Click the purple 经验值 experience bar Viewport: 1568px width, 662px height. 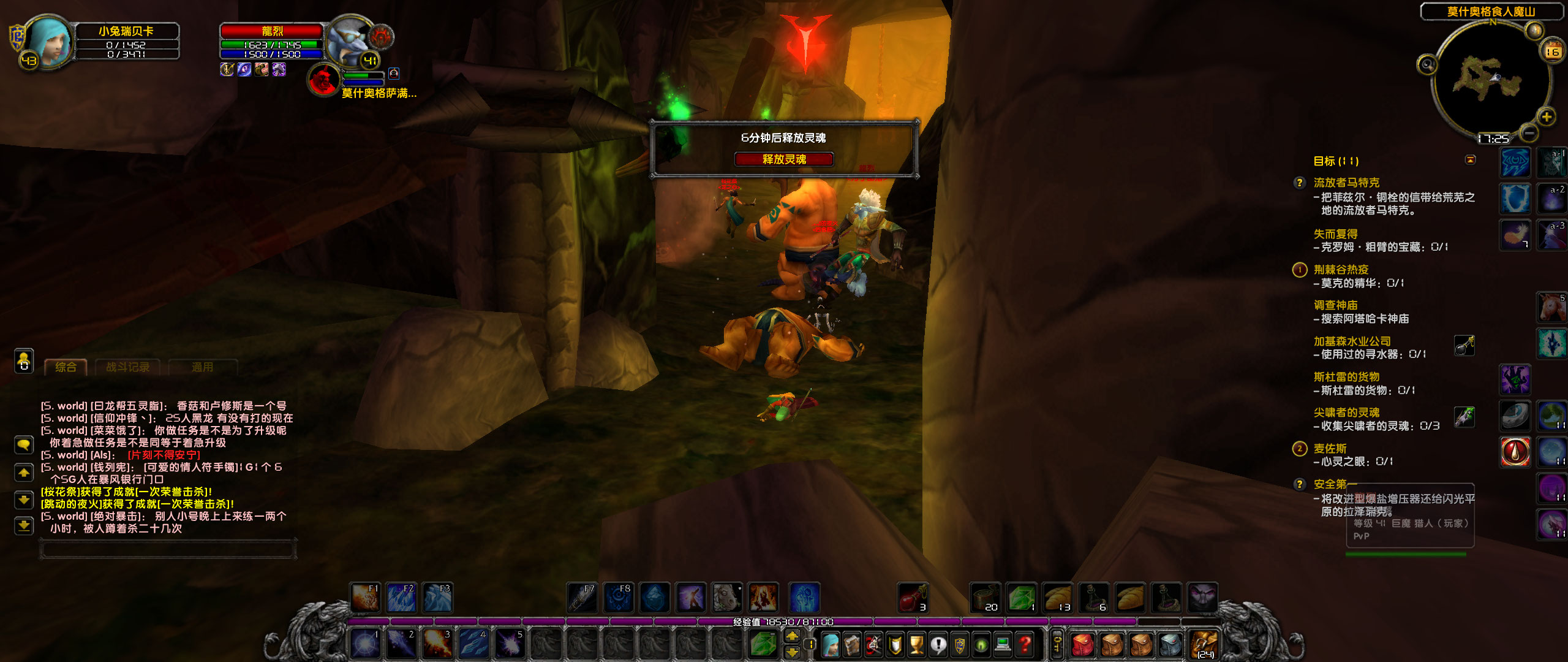coord(784,620)
